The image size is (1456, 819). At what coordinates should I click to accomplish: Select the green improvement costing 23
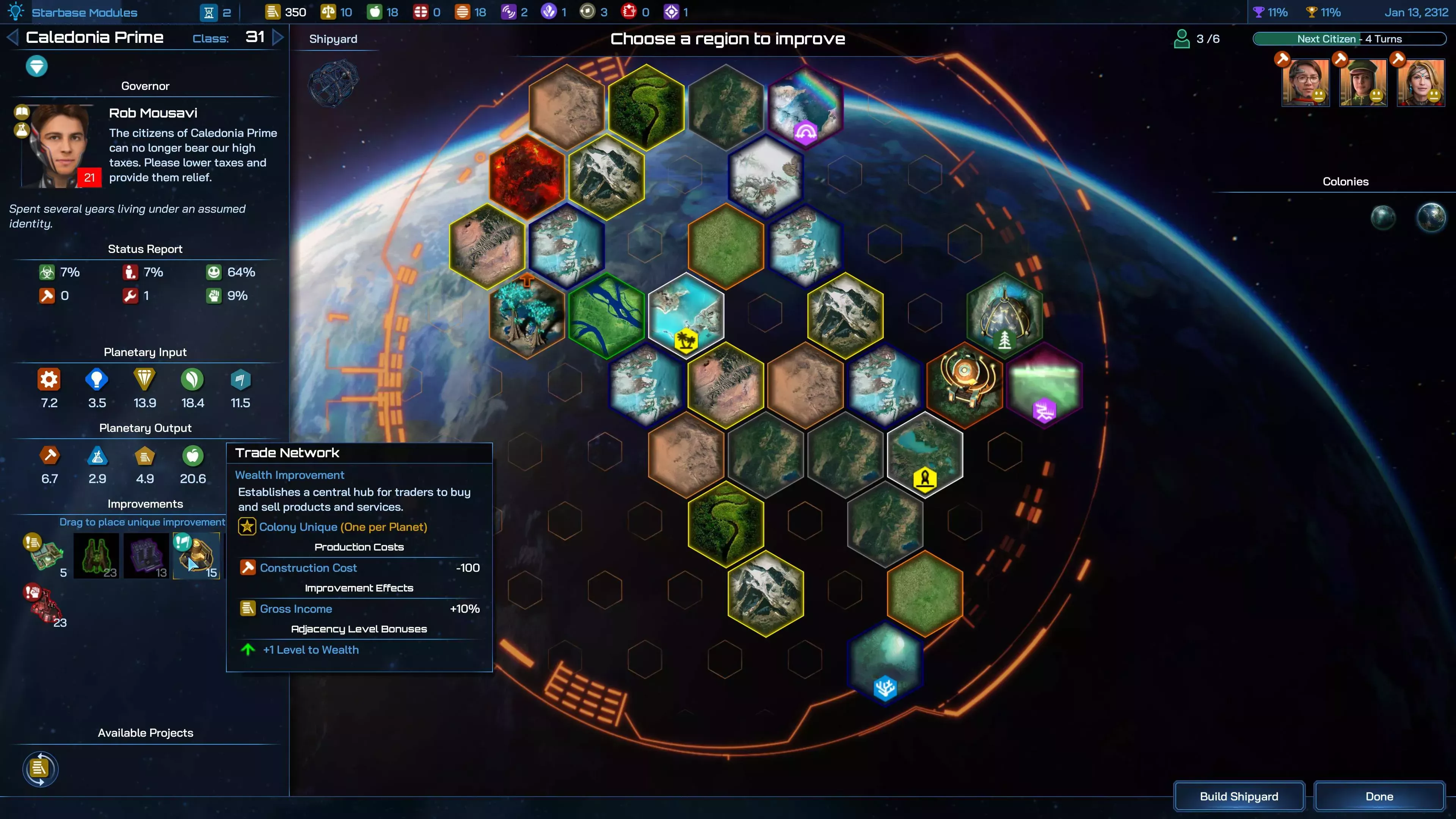point(97,555)
